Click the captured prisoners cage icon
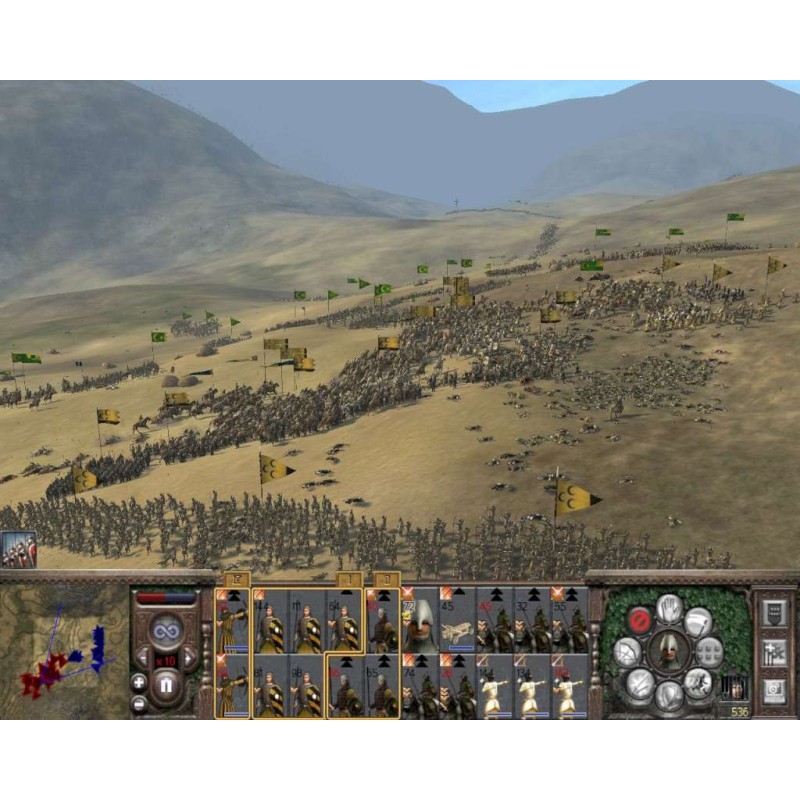 pyautogui.click(x=733, y=687)
